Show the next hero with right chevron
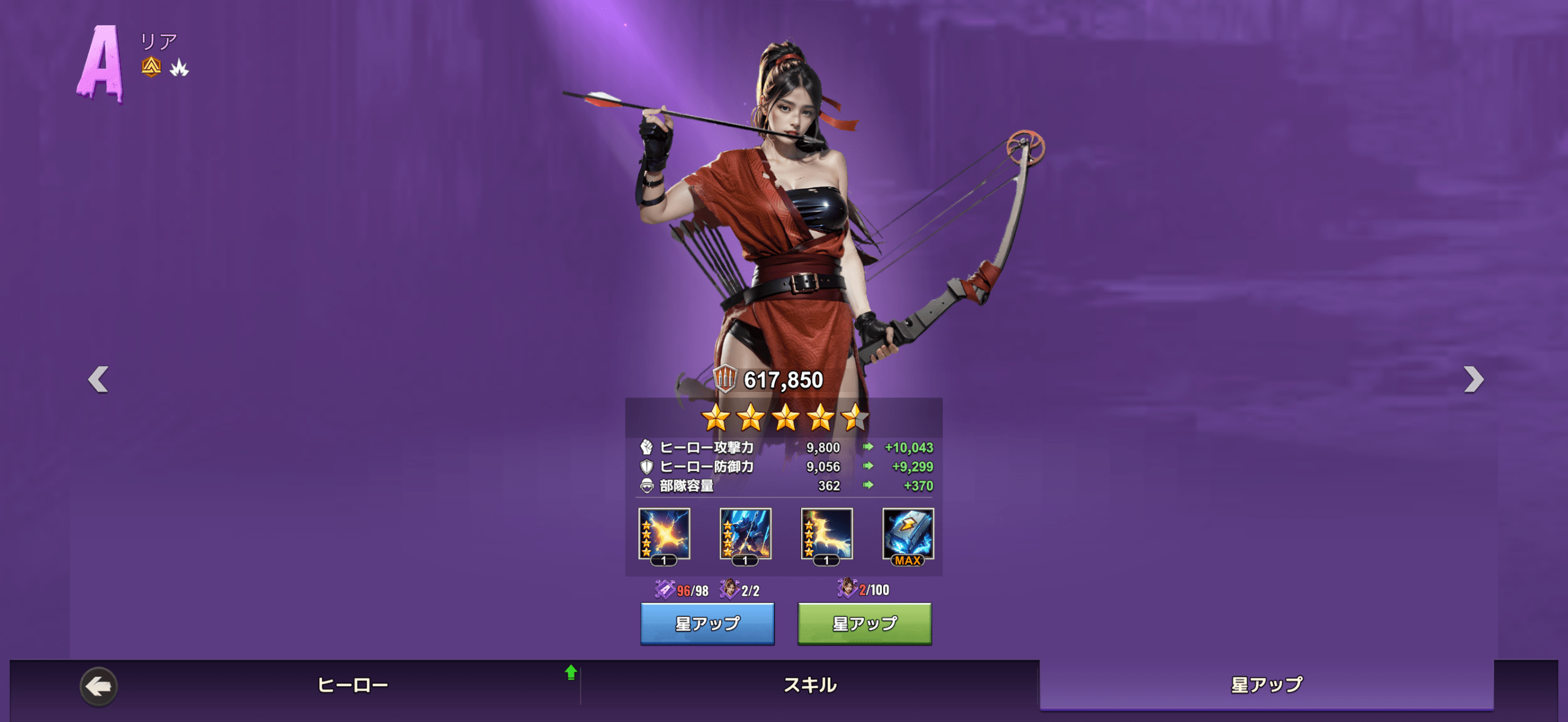The width and height of the screenshot is (1568, 722). tap(1473, 379)
